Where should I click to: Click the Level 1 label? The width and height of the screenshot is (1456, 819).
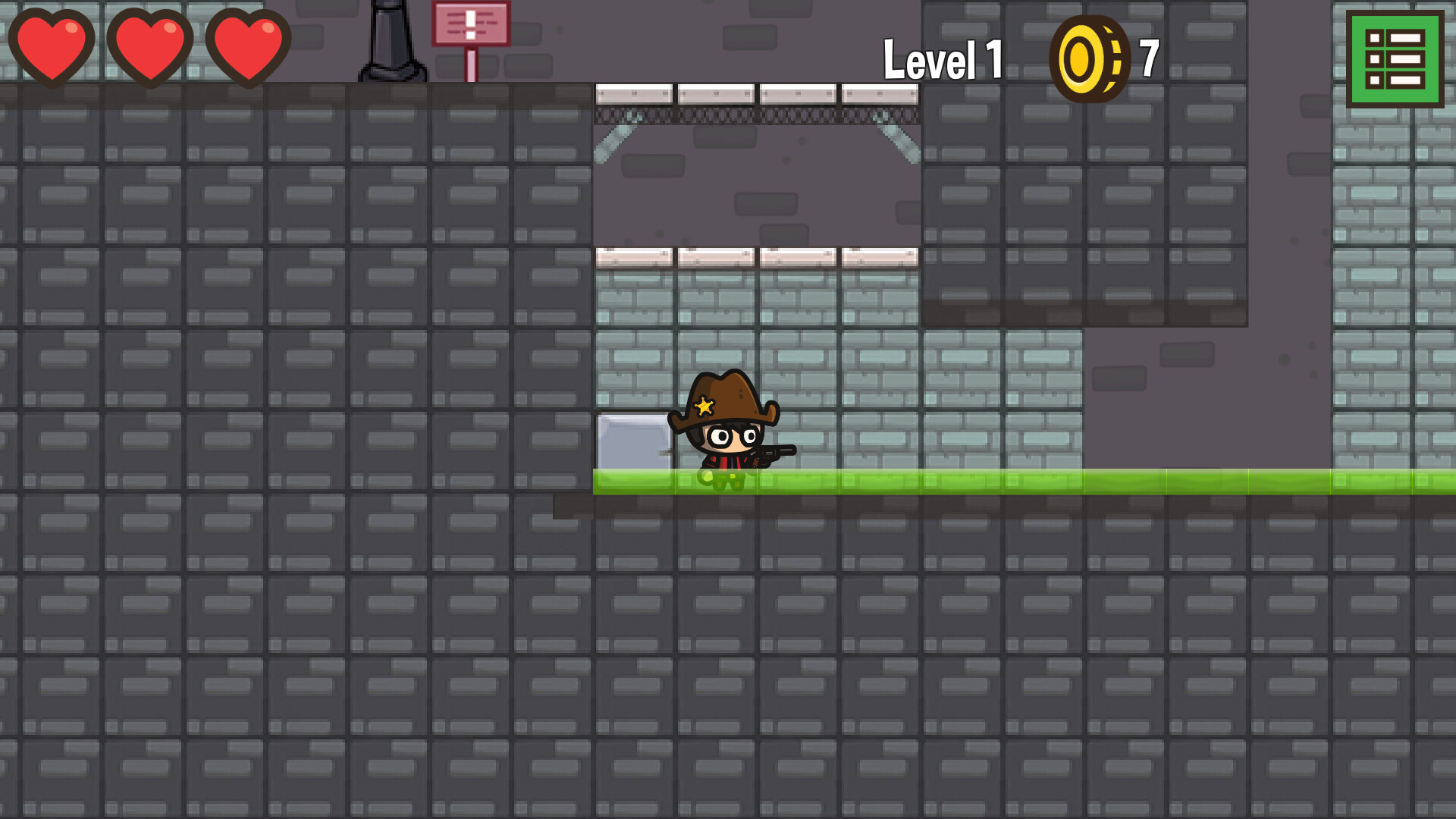tap(944, 57)
